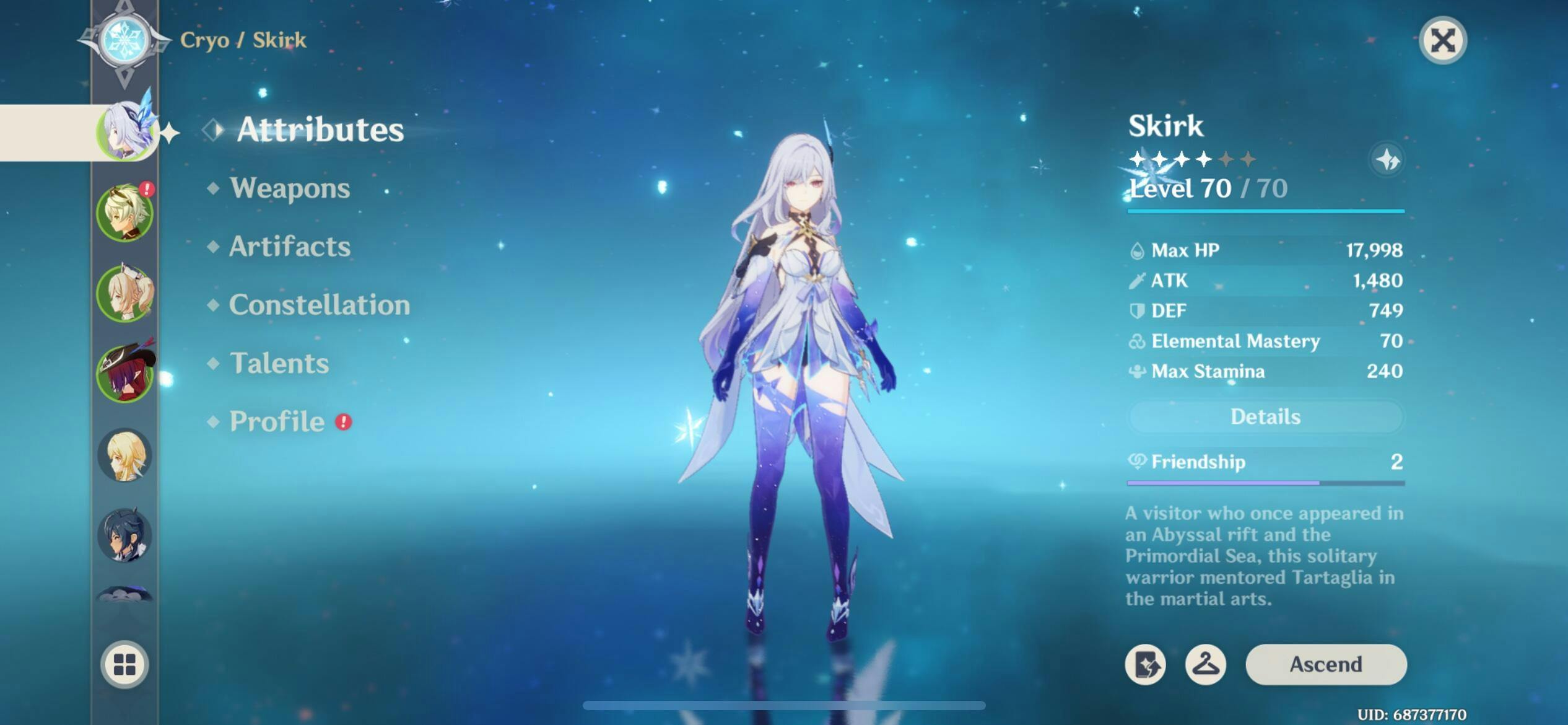
Task: Open the Weapons tab
Action: click(x=289, y=188)
